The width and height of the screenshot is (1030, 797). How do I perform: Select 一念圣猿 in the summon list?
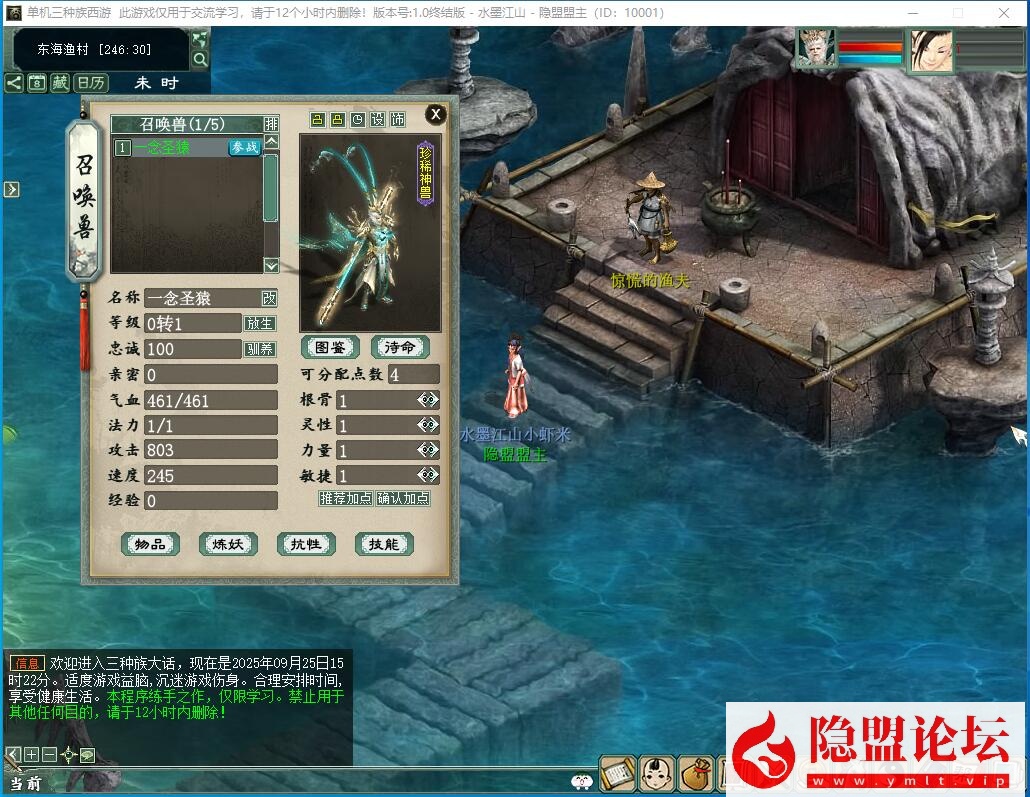(171, 147)
